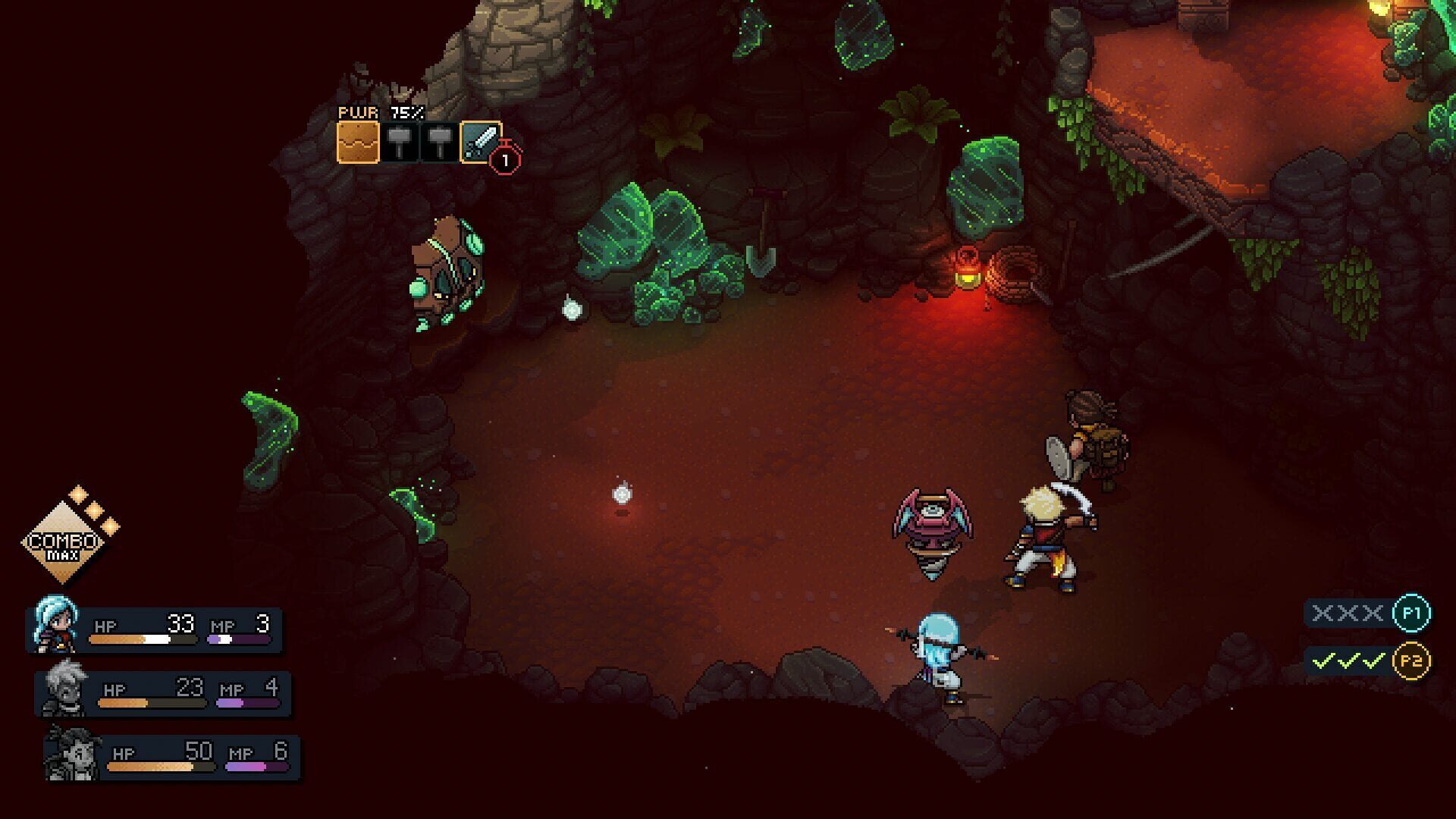Click the second hammer icon in the skill bar
This screenshot has height=819, width=1456.
point(440,141)
